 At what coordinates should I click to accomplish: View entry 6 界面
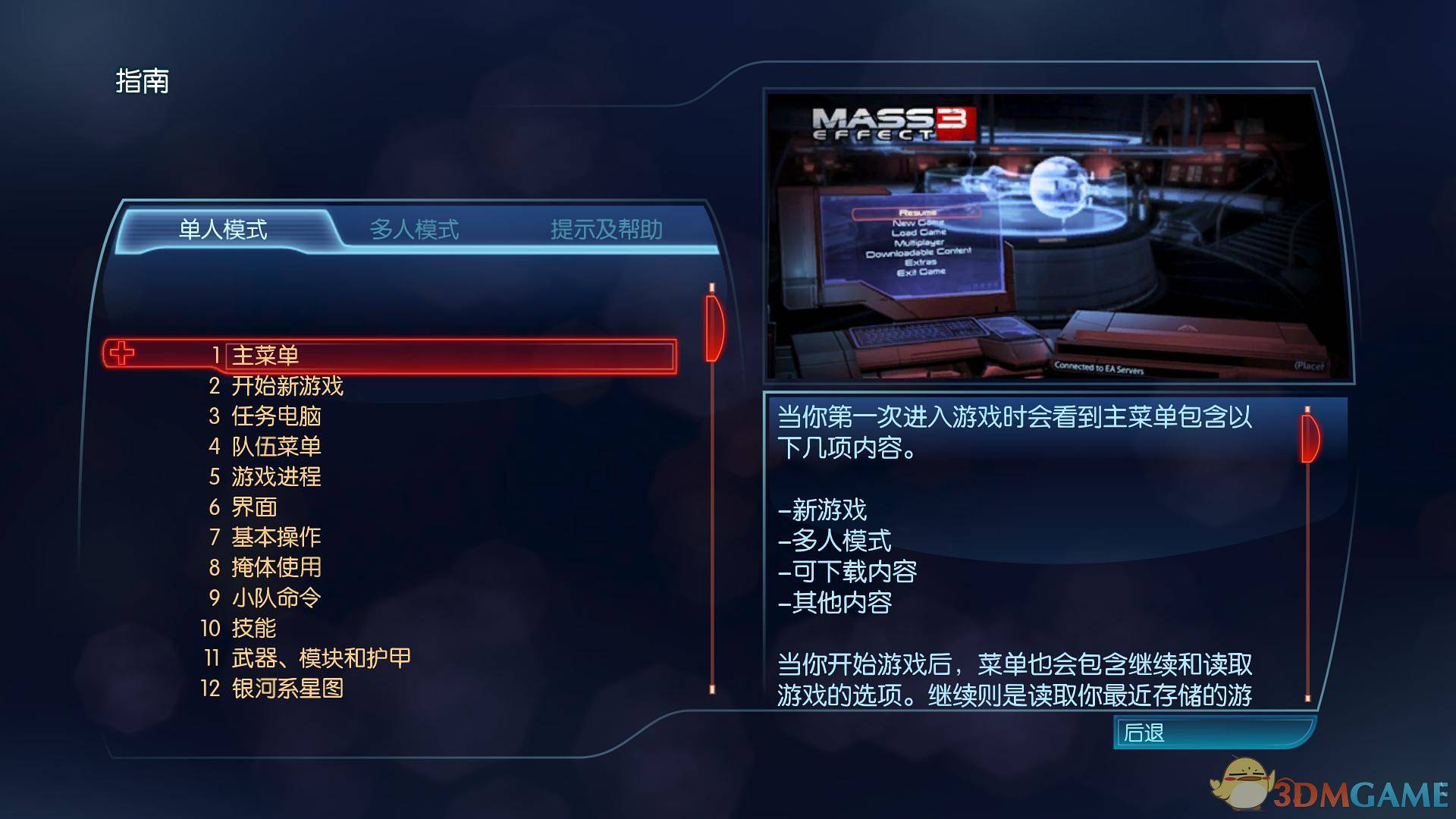(x=254, y=507)
